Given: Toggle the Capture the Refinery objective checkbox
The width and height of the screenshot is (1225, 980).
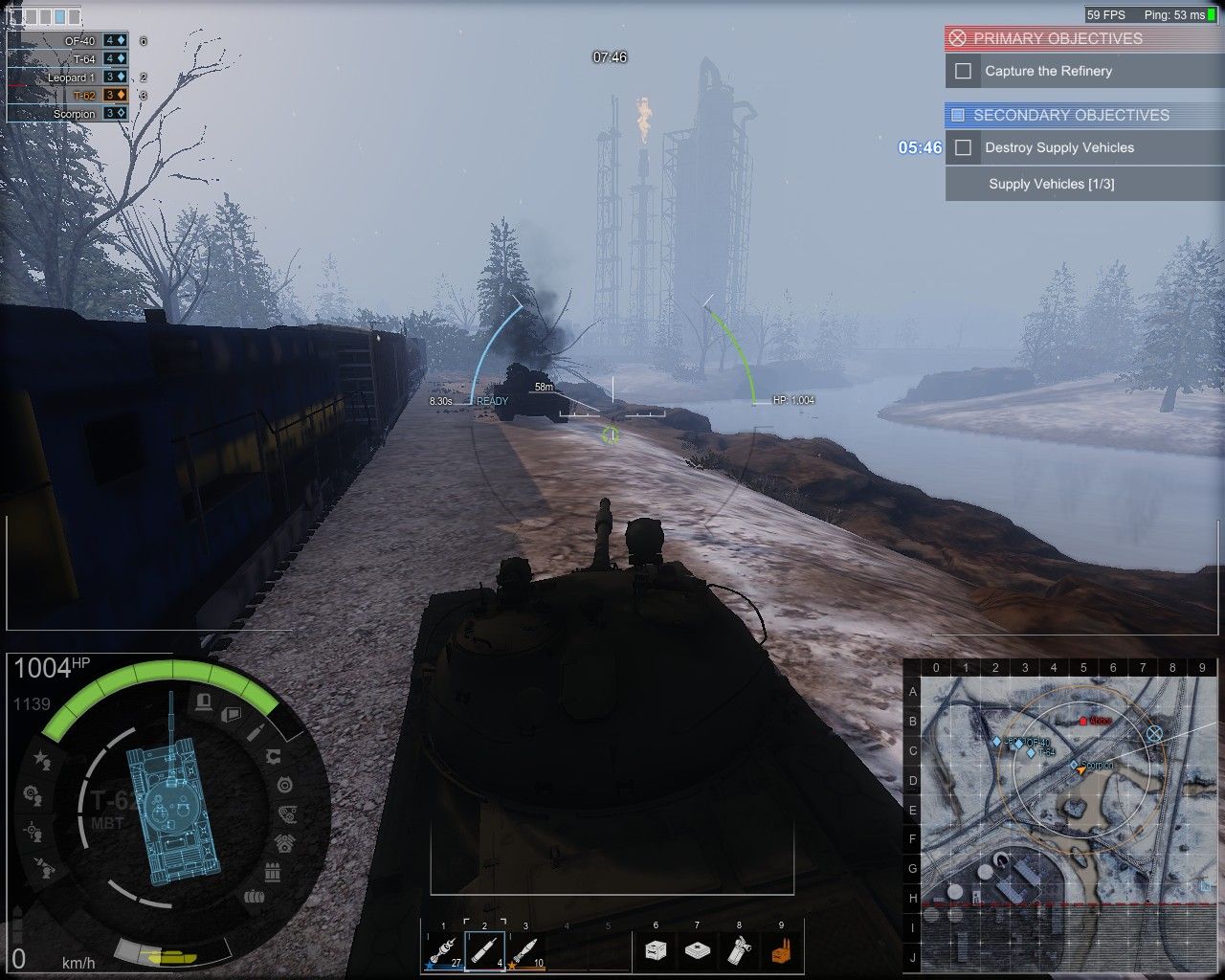Looking at the screenshot, I should [x=963, y=71].
